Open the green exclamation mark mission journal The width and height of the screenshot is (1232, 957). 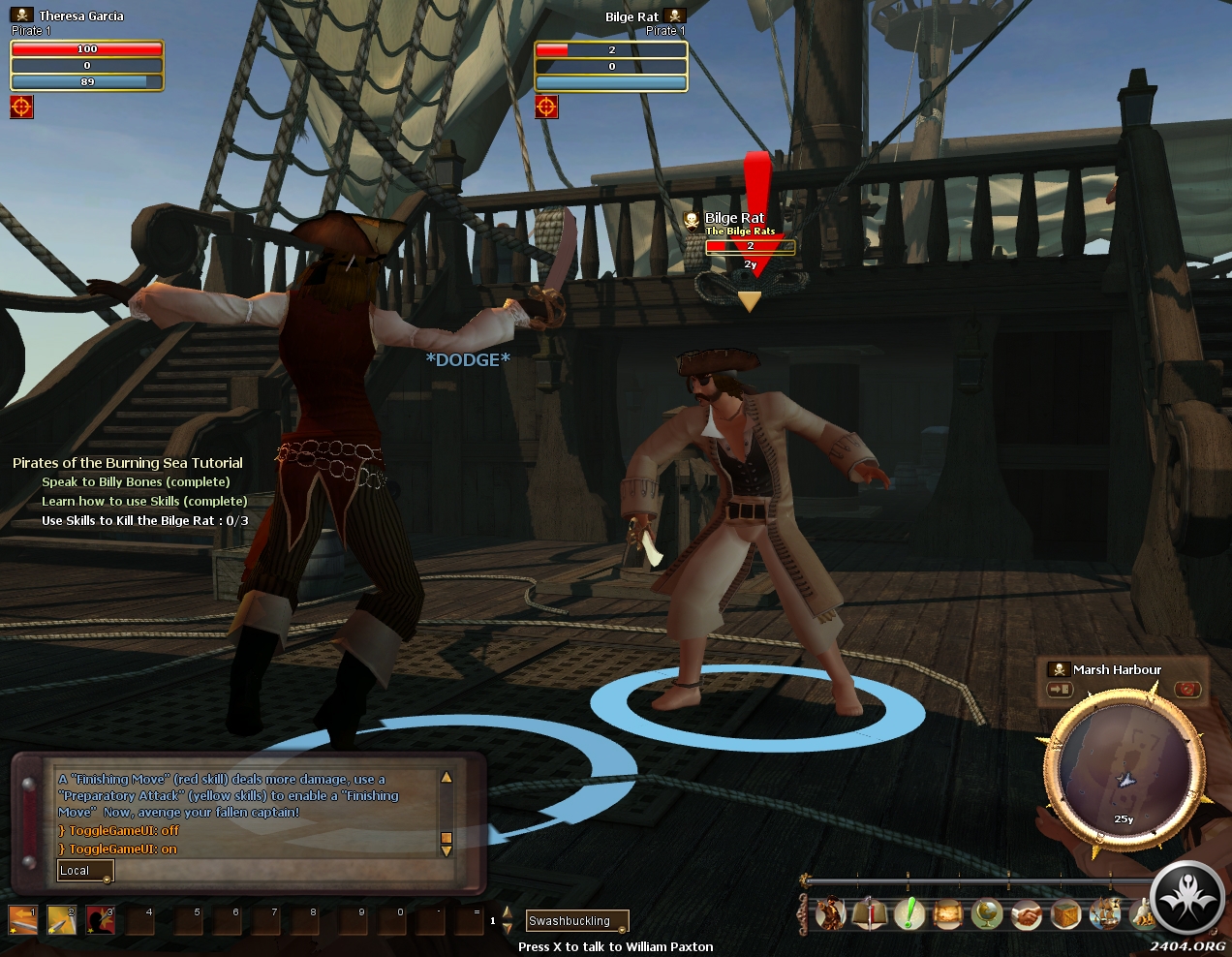(909, 913)
